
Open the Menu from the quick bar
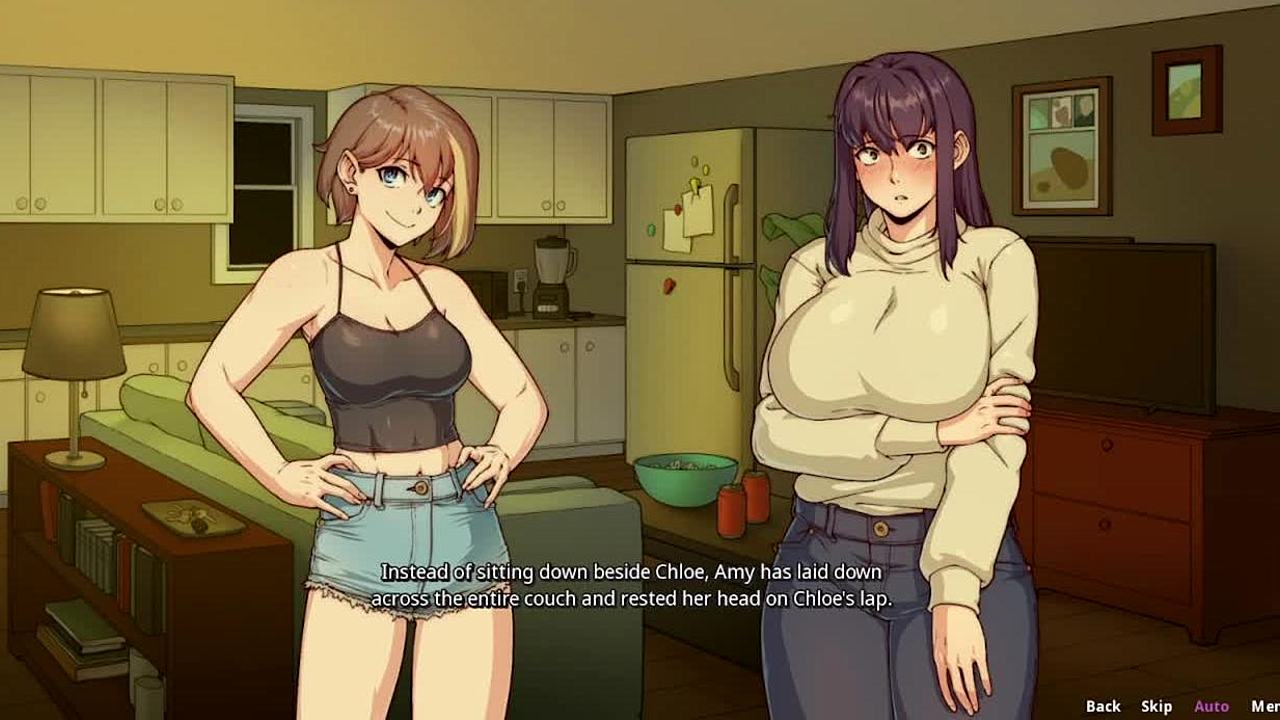[x=1264, y=706]
